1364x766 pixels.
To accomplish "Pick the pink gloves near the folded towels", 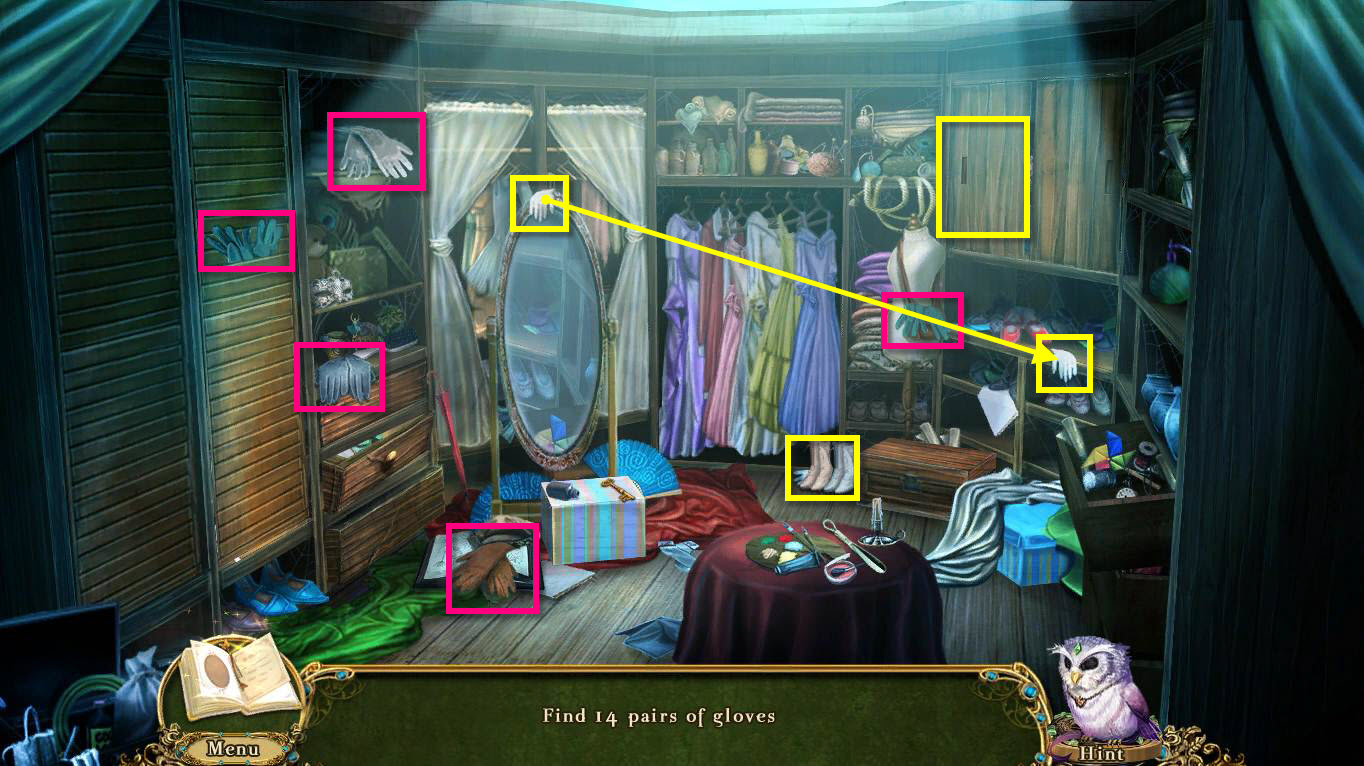I will pyautogui.click(x=921, y=320).
